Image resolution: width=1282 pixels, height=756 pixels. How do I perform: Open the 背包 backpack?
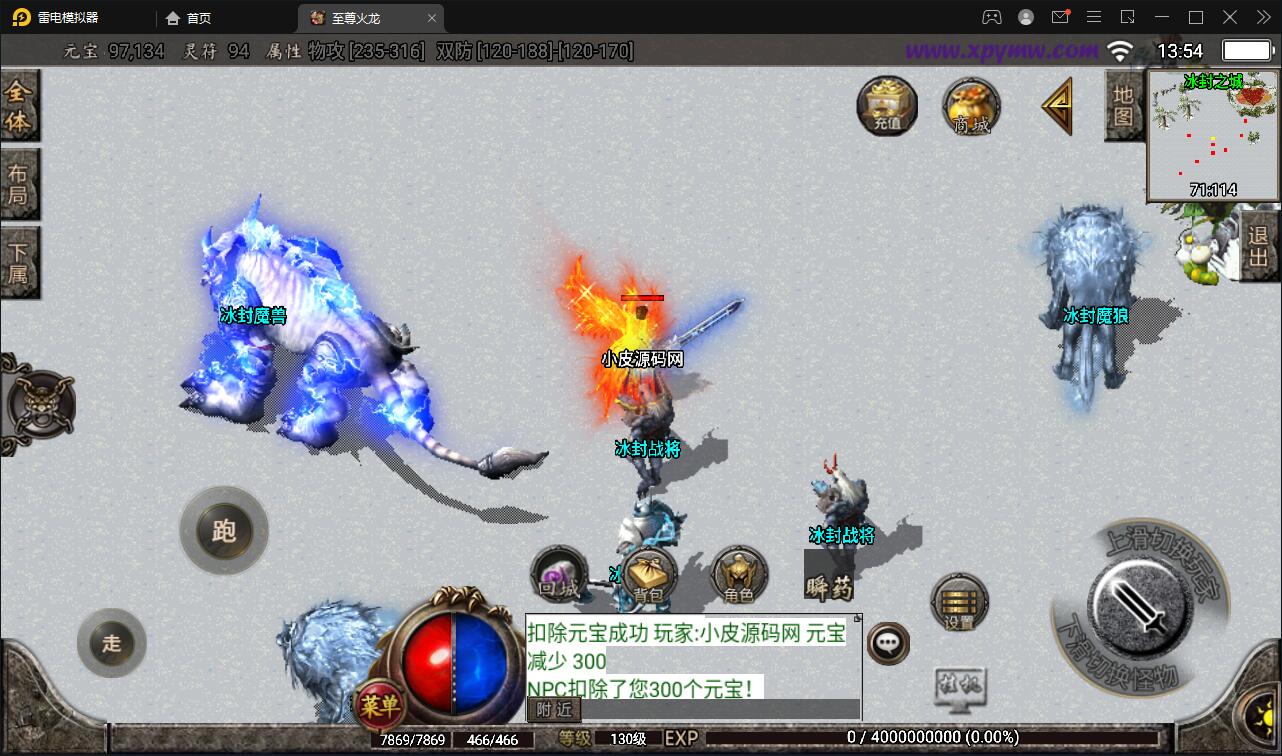(649, 577)
